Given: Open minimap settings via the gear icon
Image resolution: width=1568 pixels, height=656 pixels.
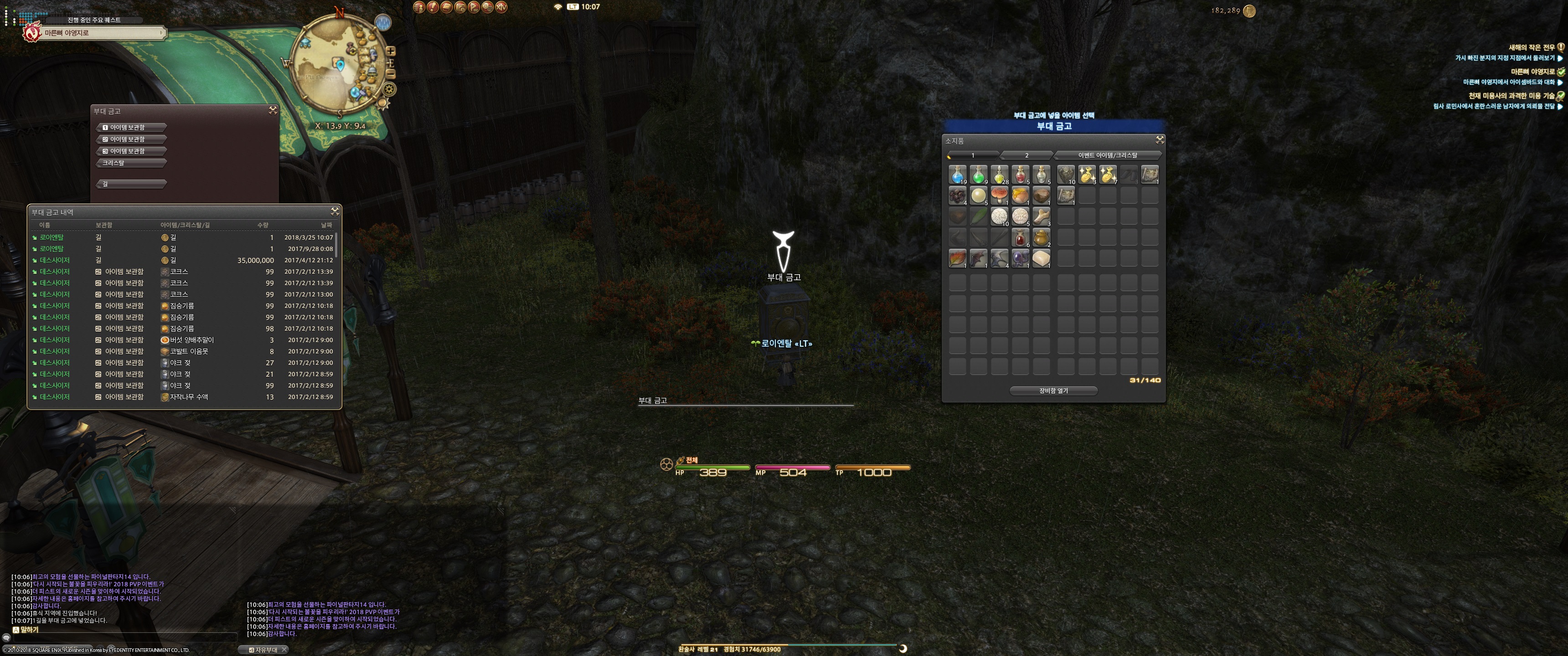Looking at the screenshot, I should click(389, 89).
